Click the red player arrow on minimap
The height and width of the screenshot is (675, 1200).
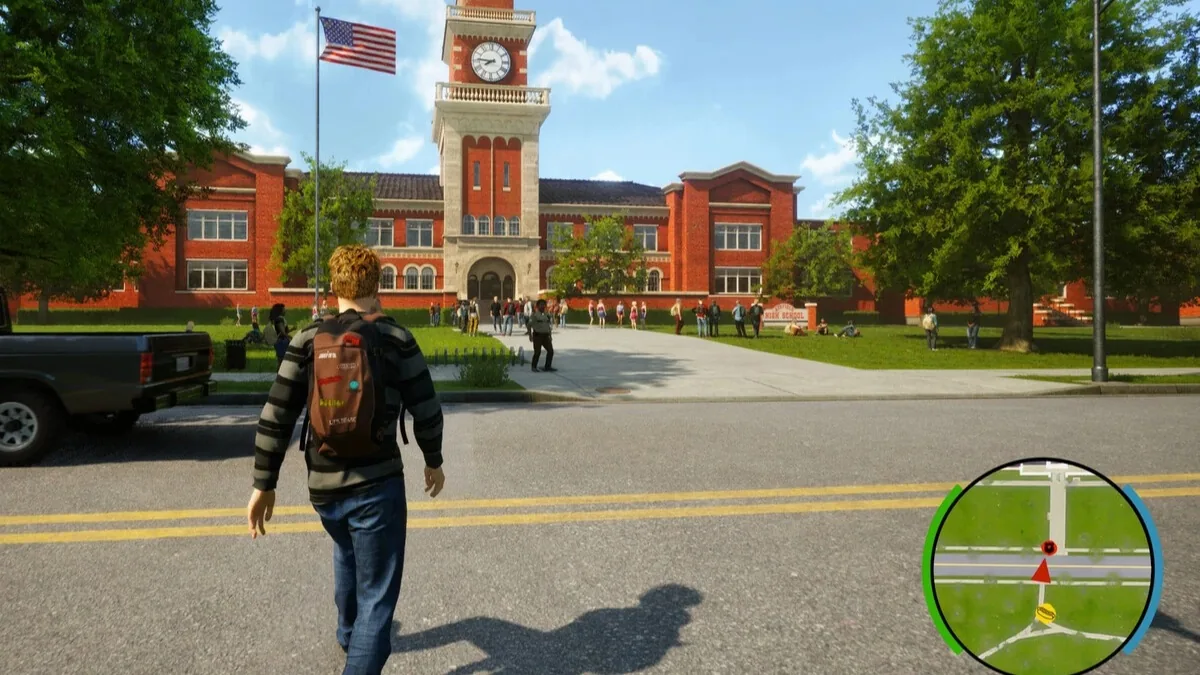tap(1041, 571)
